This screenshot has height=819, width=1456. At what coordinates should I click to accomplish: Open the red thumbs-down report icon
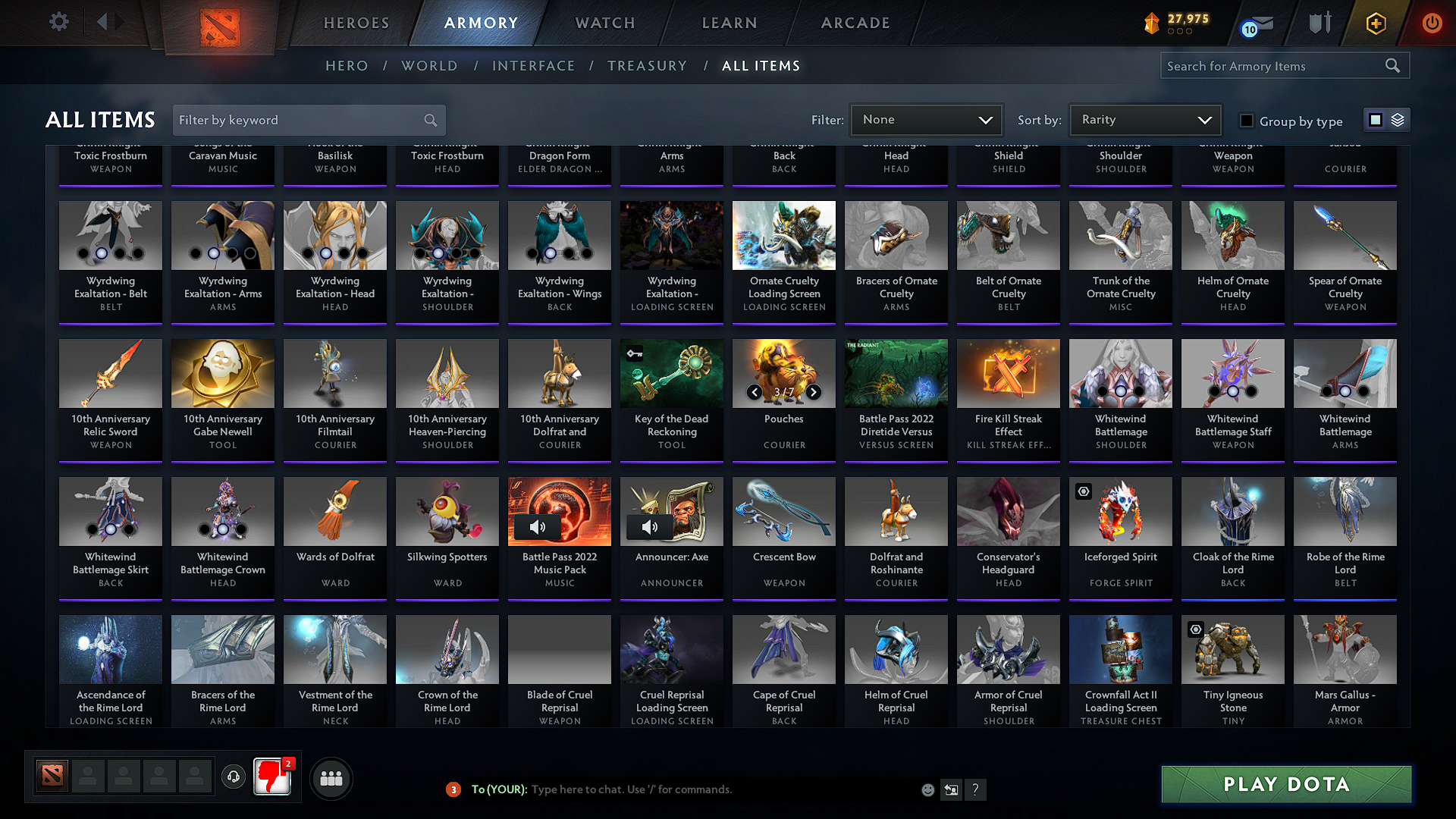tap(272, 777)
